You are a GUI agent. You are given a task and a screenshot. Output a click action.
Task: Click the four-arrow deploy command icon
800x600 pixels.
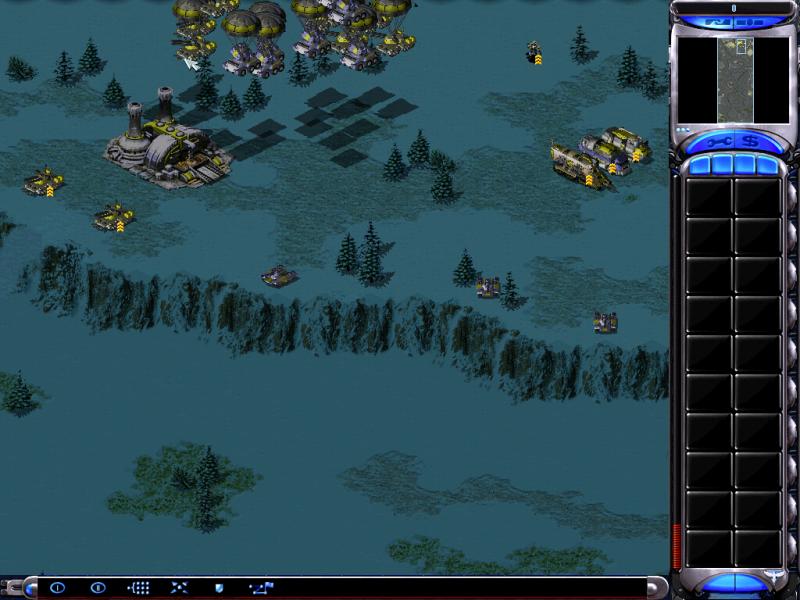pyautogui.click(x=179, y=588)
